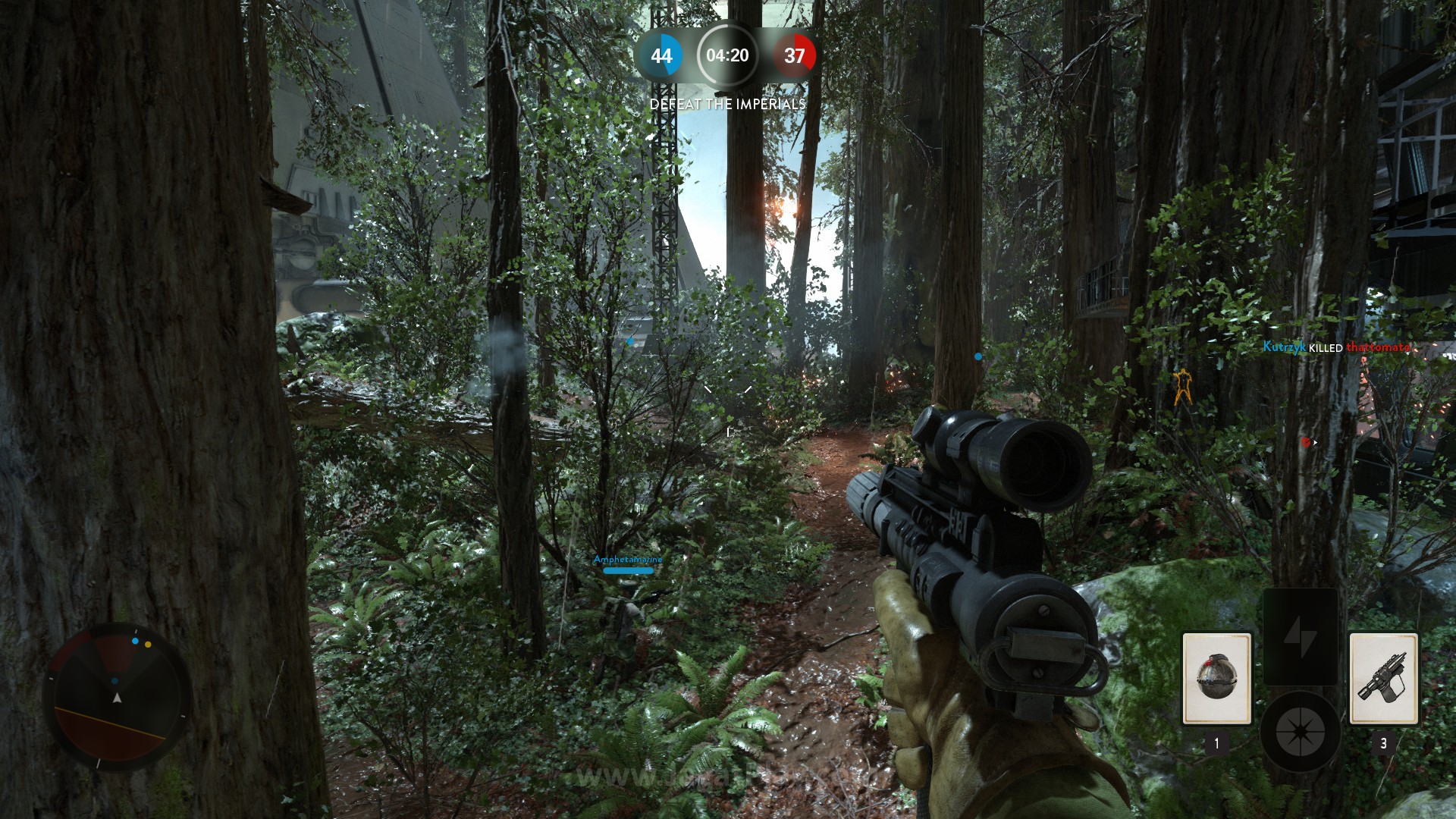Select the thermal detonator star card
Image resolution: width=1456 pixels, height=819 pixels.
coord(1216,679)
